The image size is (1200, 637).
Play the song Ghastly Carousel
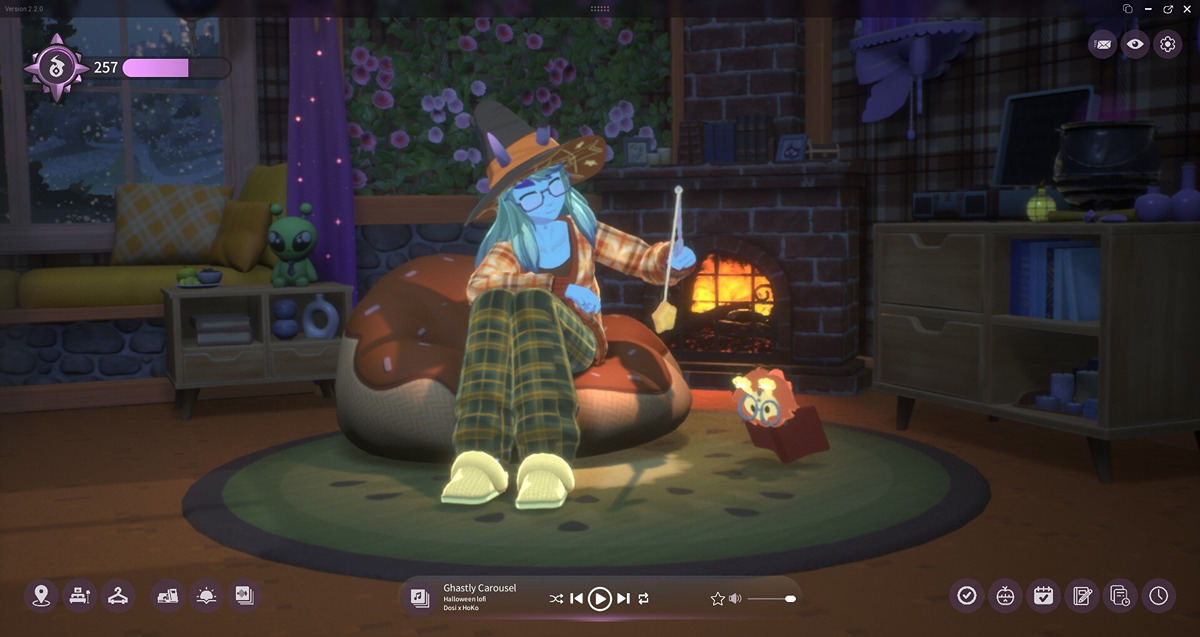coord(599,598)
